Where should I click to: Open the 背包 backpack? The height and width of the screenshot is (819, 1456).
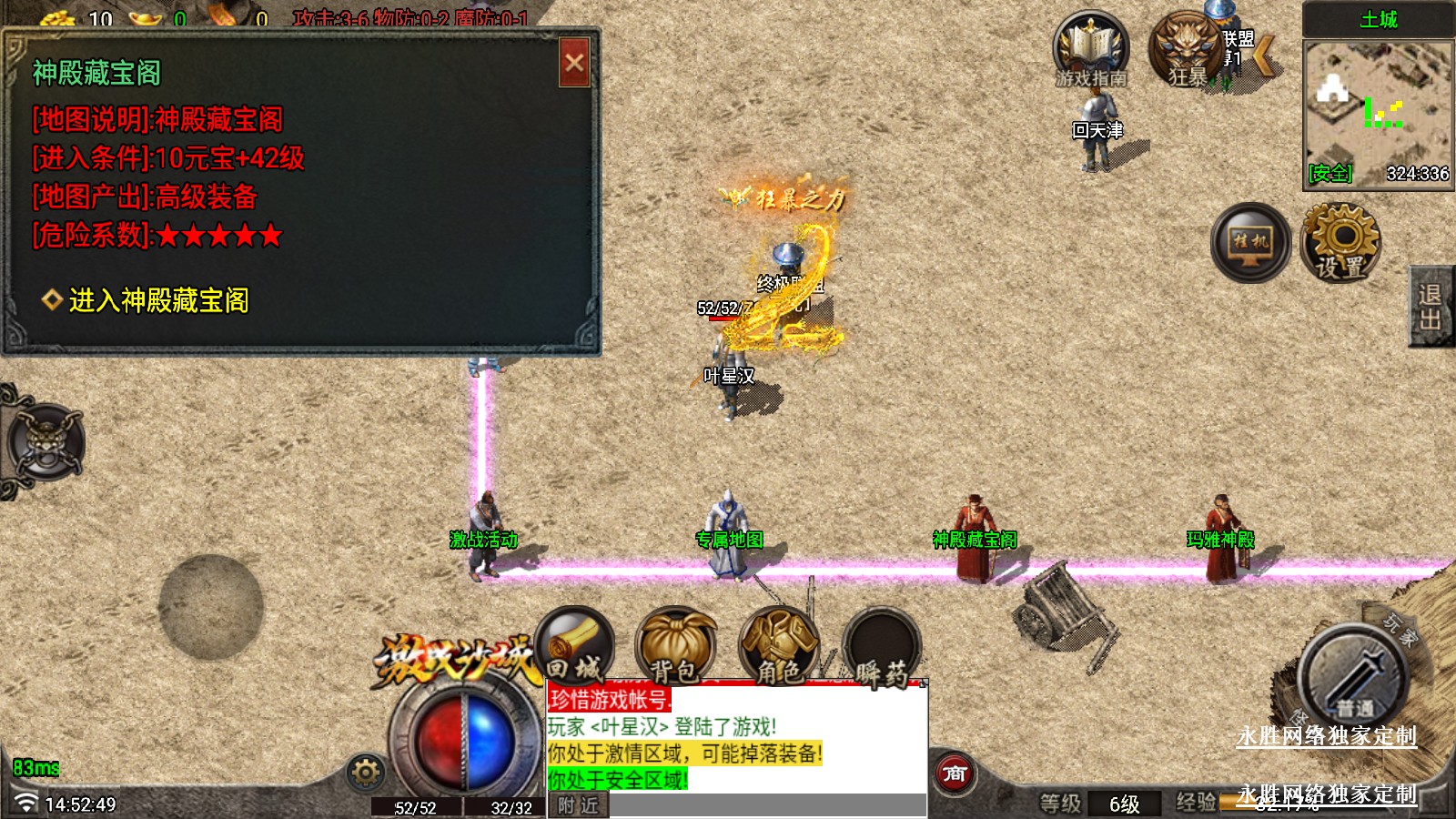click(x=675, y=647)
